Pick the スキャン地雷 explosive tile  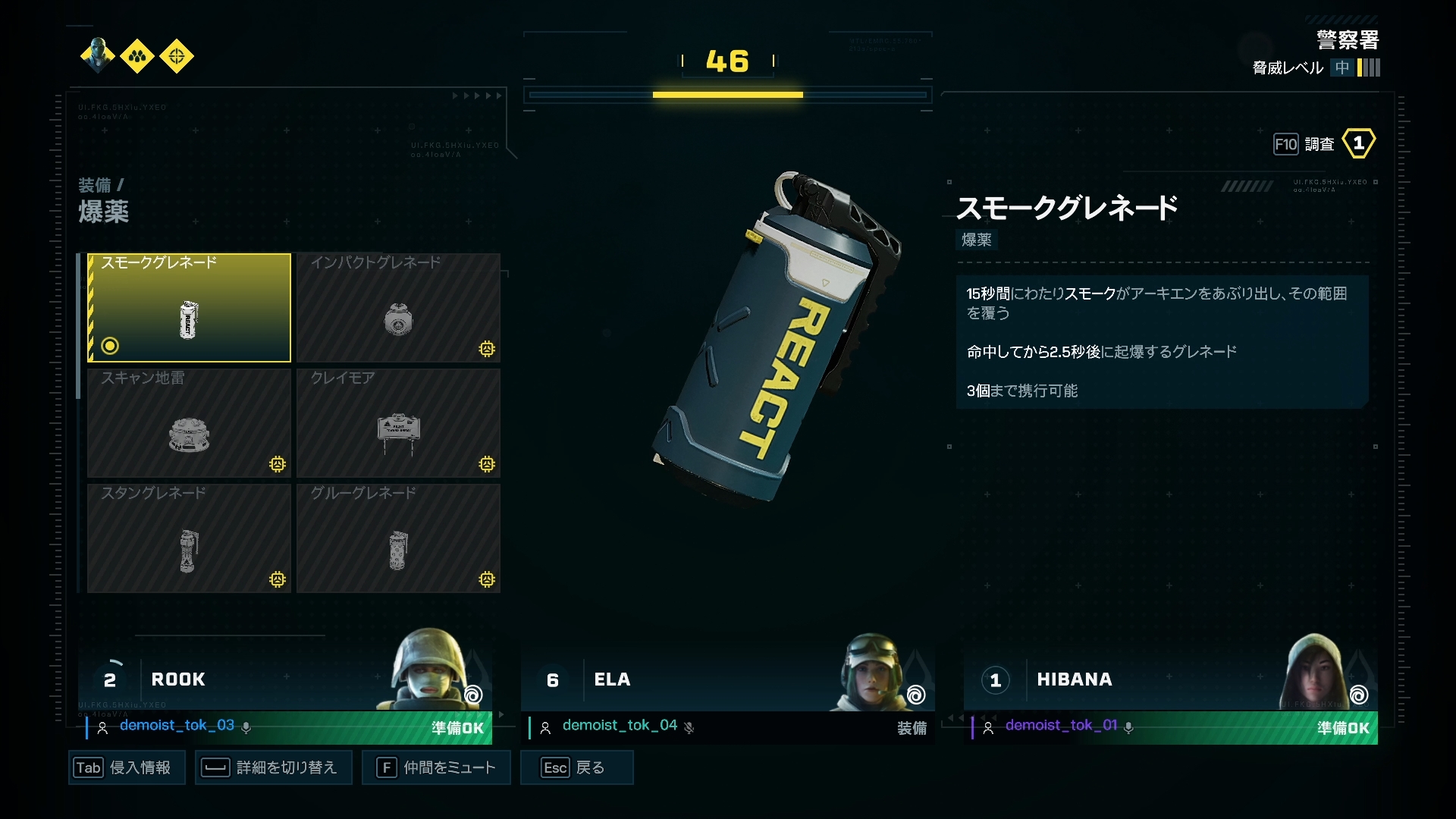coord(189,423)
